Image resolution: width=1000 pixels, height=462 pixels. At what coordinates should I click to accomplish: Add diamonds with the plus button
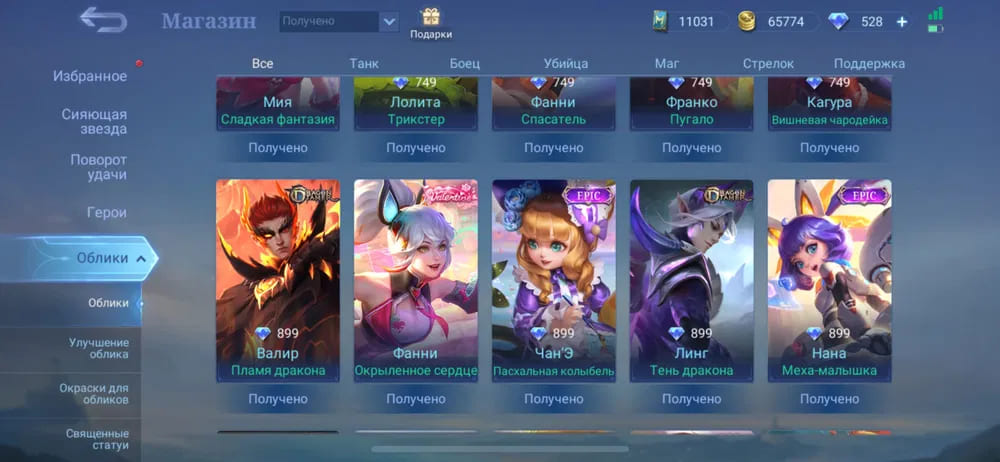click(902, 21)
